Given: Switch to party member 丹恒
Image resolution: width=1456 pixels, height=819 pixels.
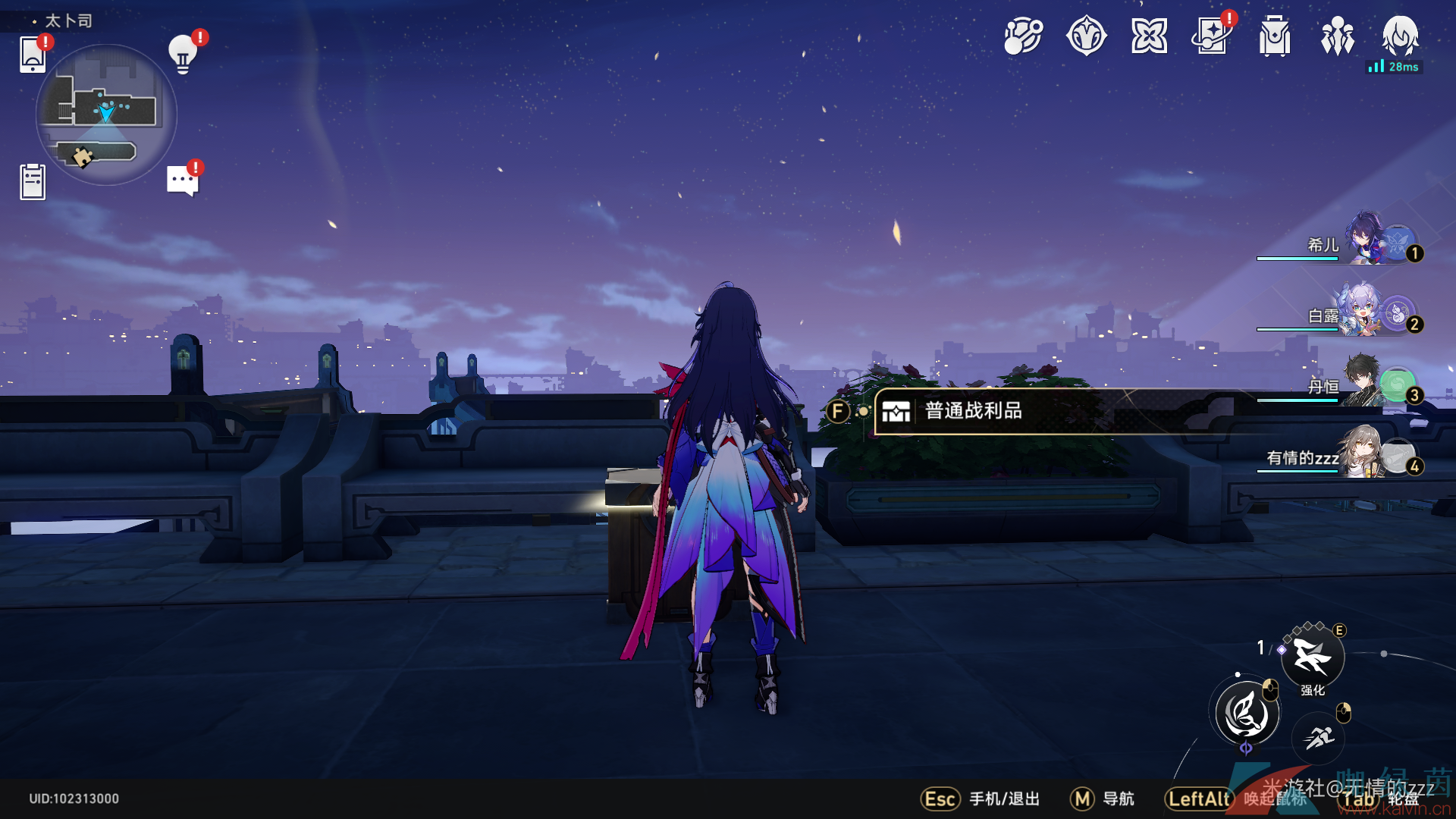Looking at the screenshot, I should coord(1365,383).
